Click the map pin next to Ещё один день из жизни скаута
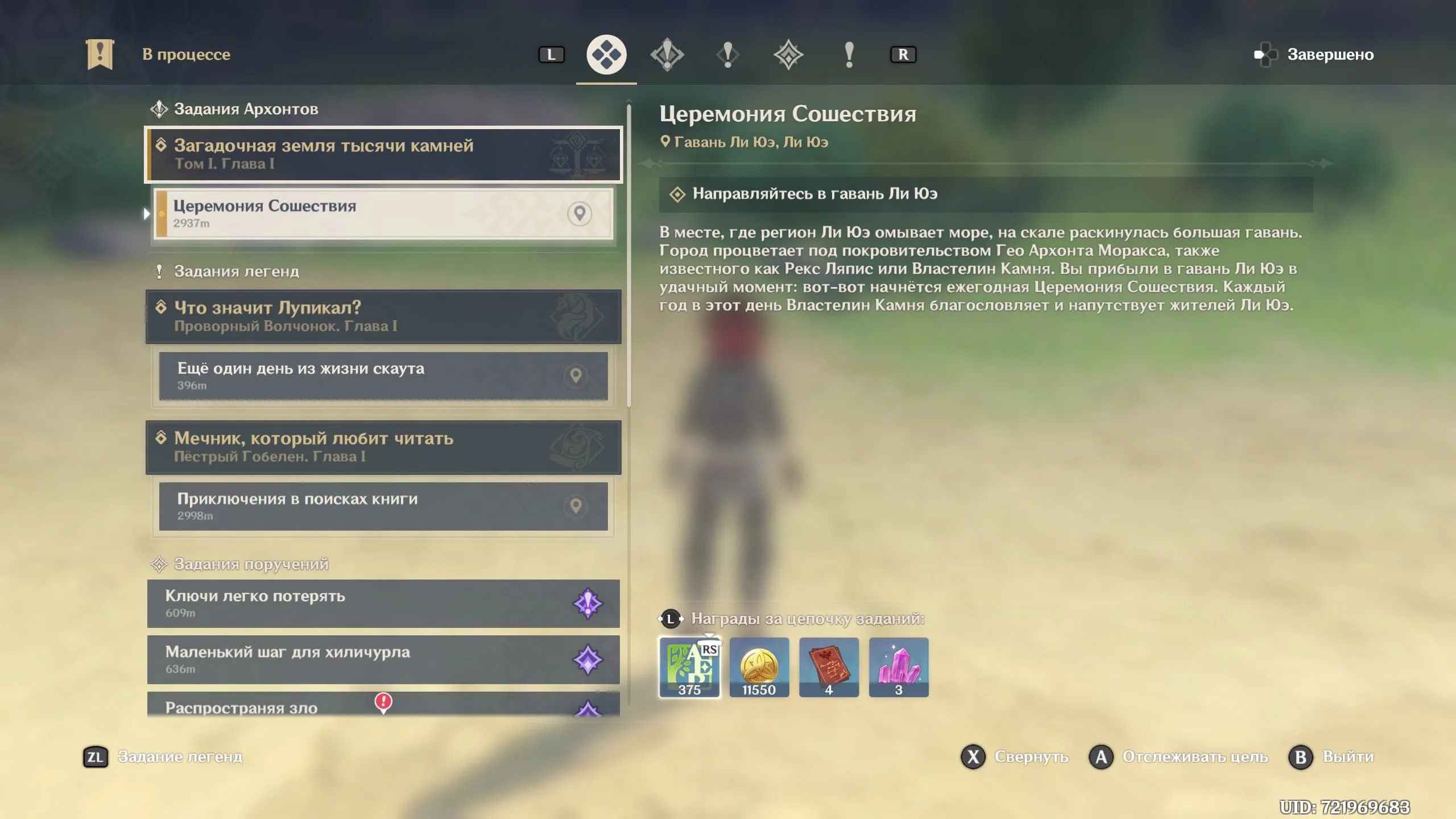Viewport: 1456px width, 819px height. (577, 376)
